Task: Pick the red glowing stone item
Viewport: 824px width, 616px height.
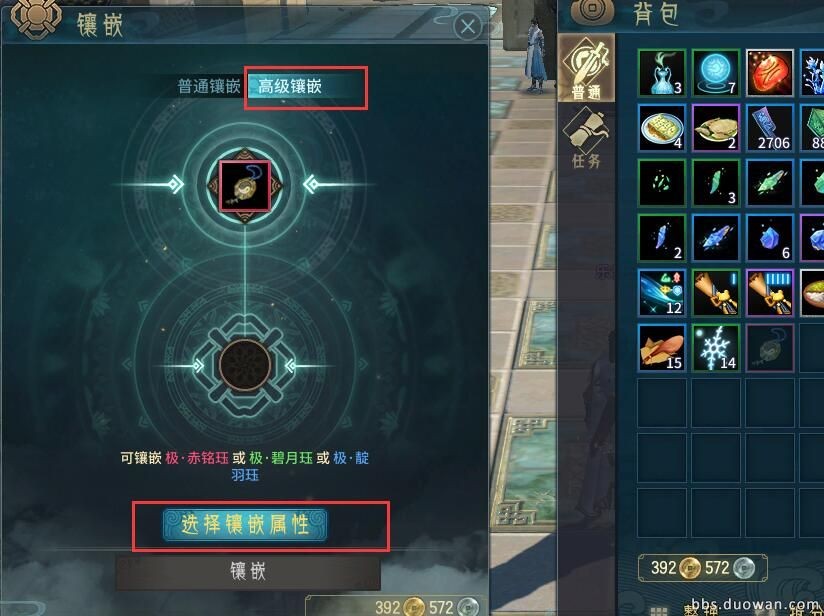Action: pyautogui.click(x=770, y=73)
